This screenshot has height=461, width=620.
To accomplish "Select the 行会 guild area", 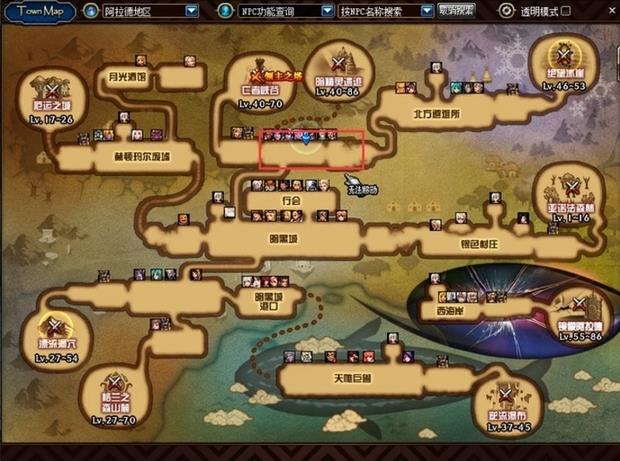I will pyautogui.click(x=291, y=200).
